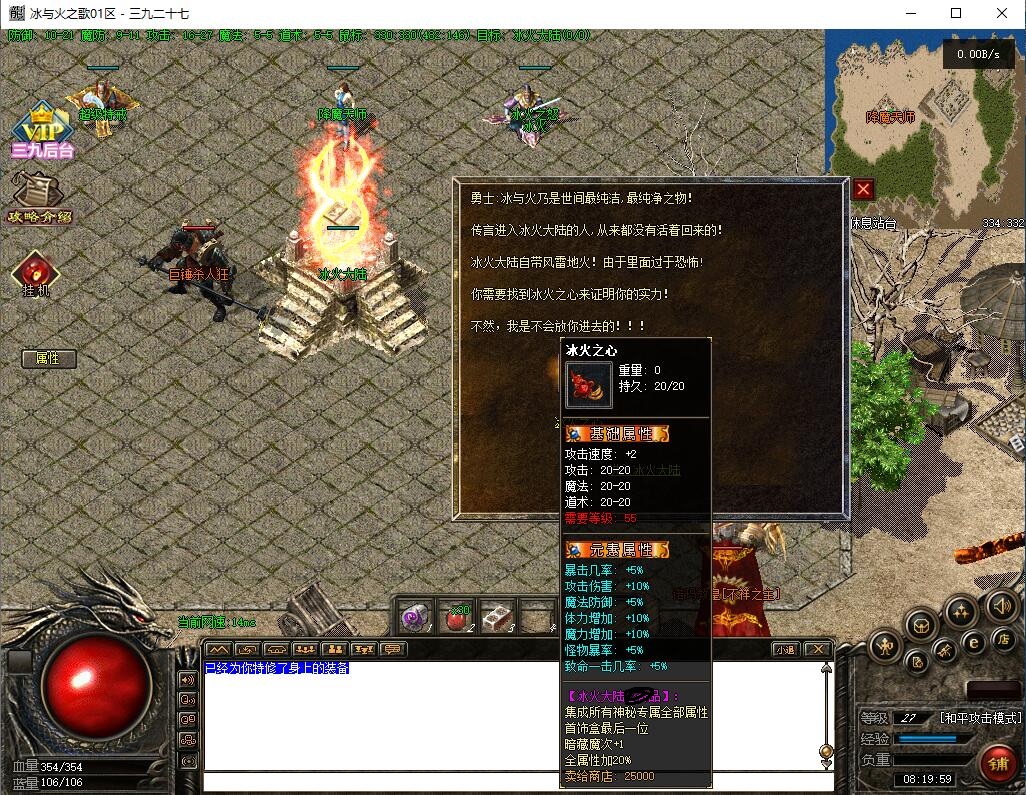Open the bag inventory round icon
This screenshot has height=795, width=1026.
point(920,625)
